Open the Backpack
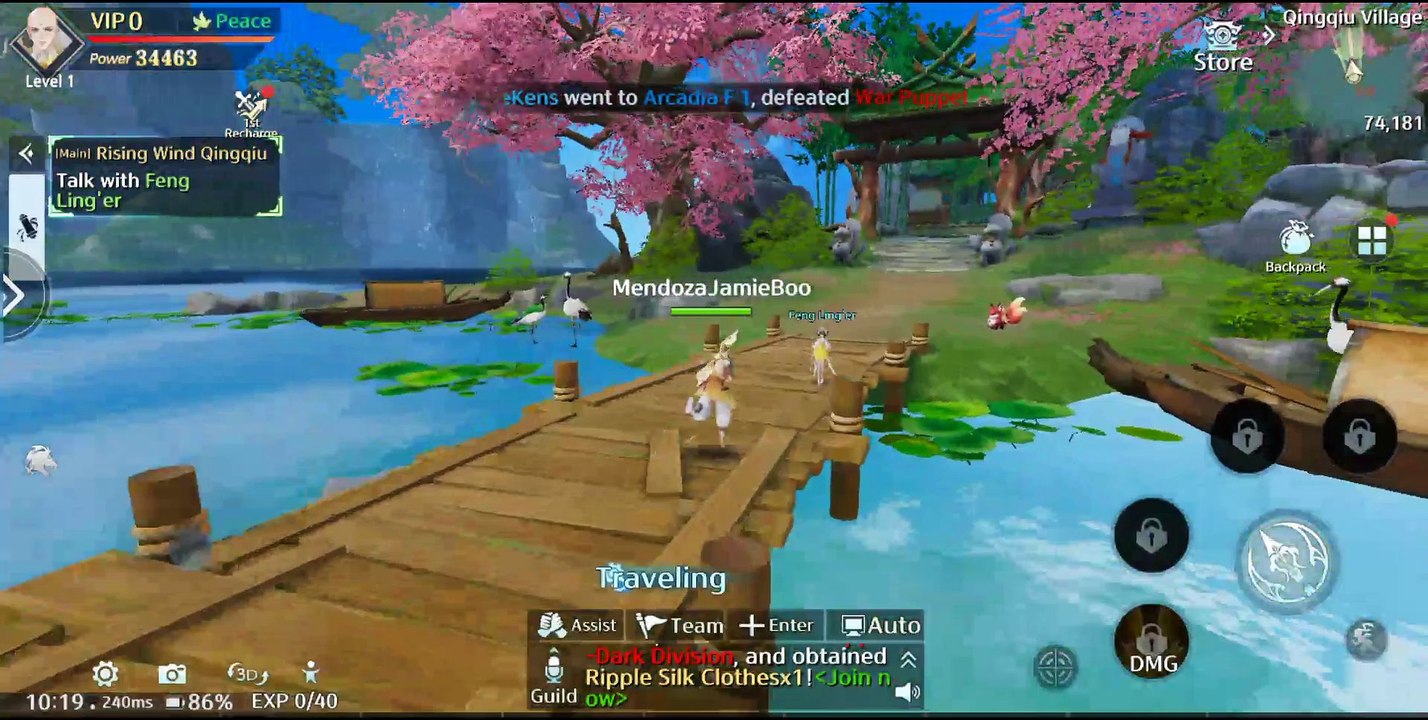 1295,246
